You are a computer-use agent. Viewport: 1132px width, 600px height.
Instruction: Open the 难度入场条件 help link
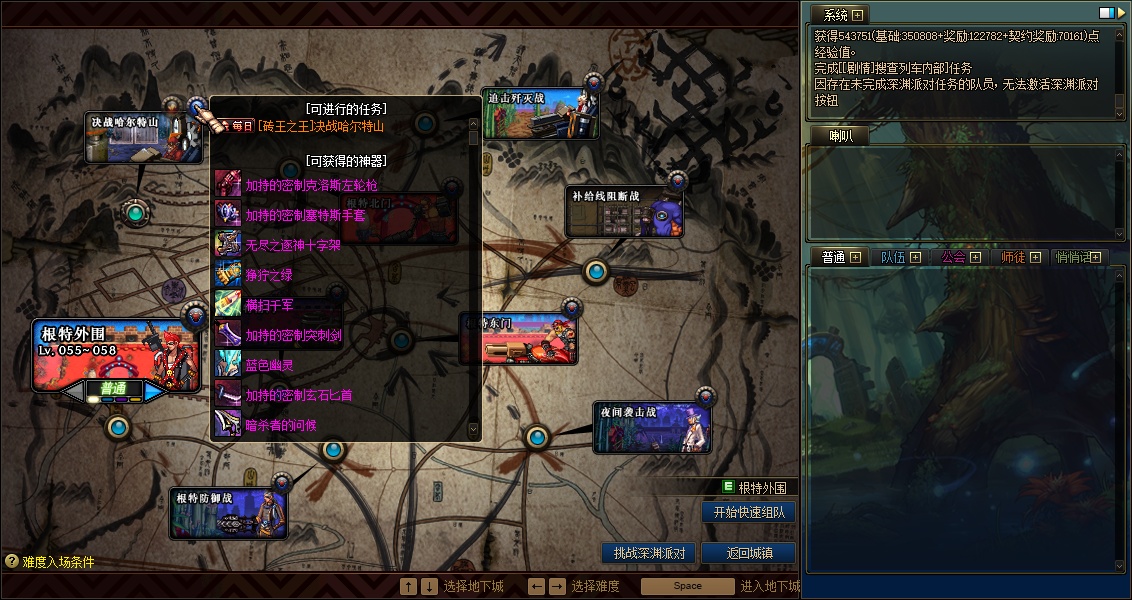click(x=49, y=562)
